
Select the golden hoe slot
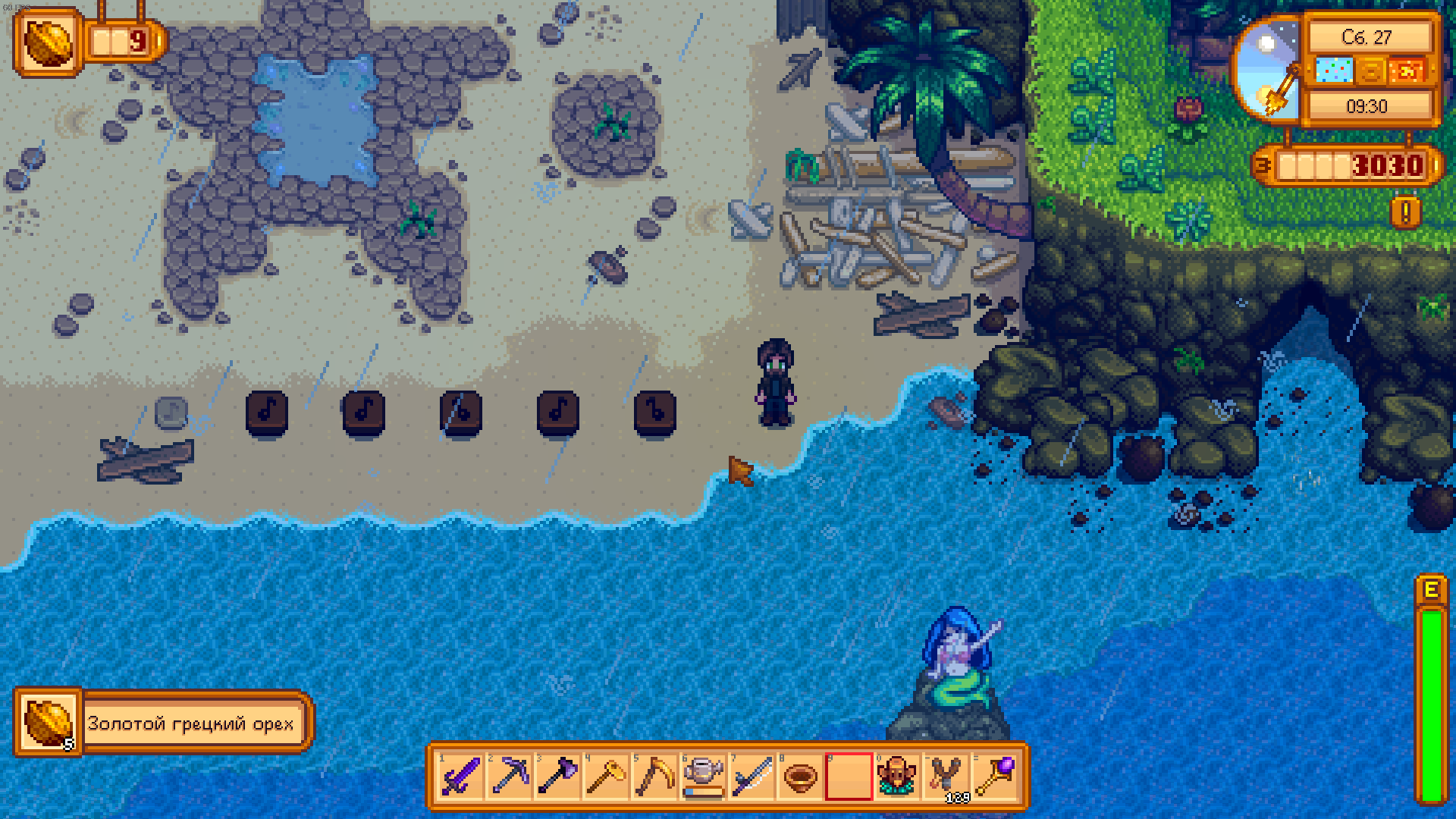606,776
